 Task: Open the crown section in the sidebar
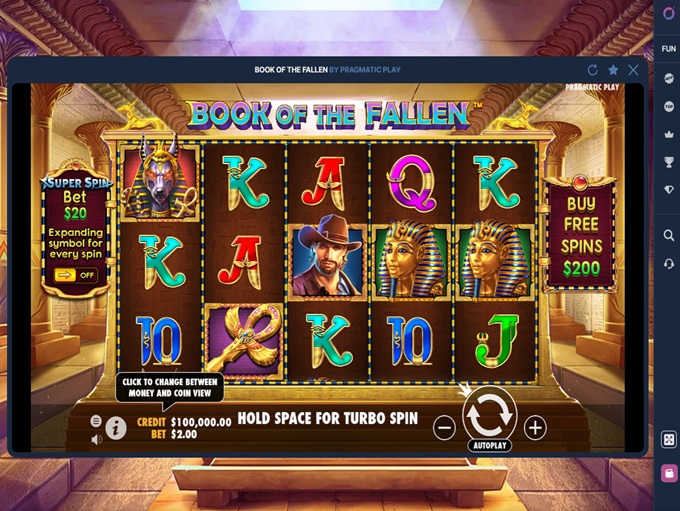point(668,134)
